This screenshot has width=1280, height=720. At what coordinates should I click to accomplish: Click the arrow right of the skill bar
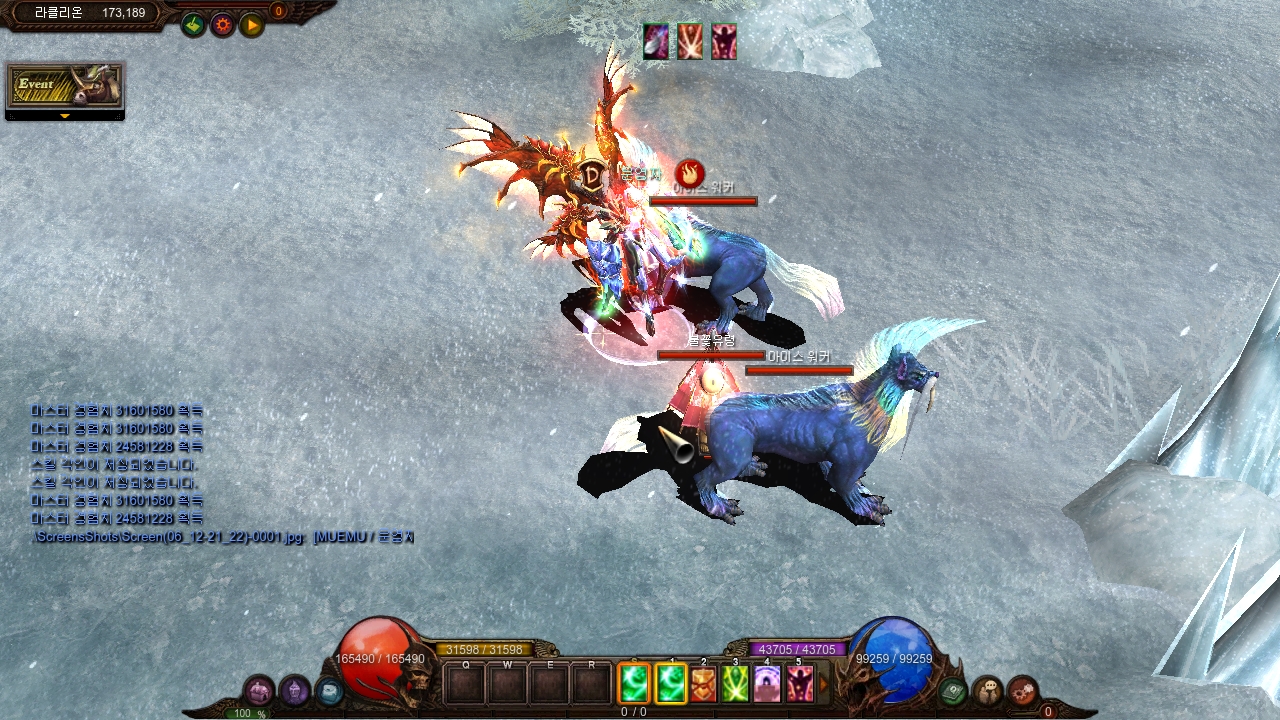click(x=825, y=684)
